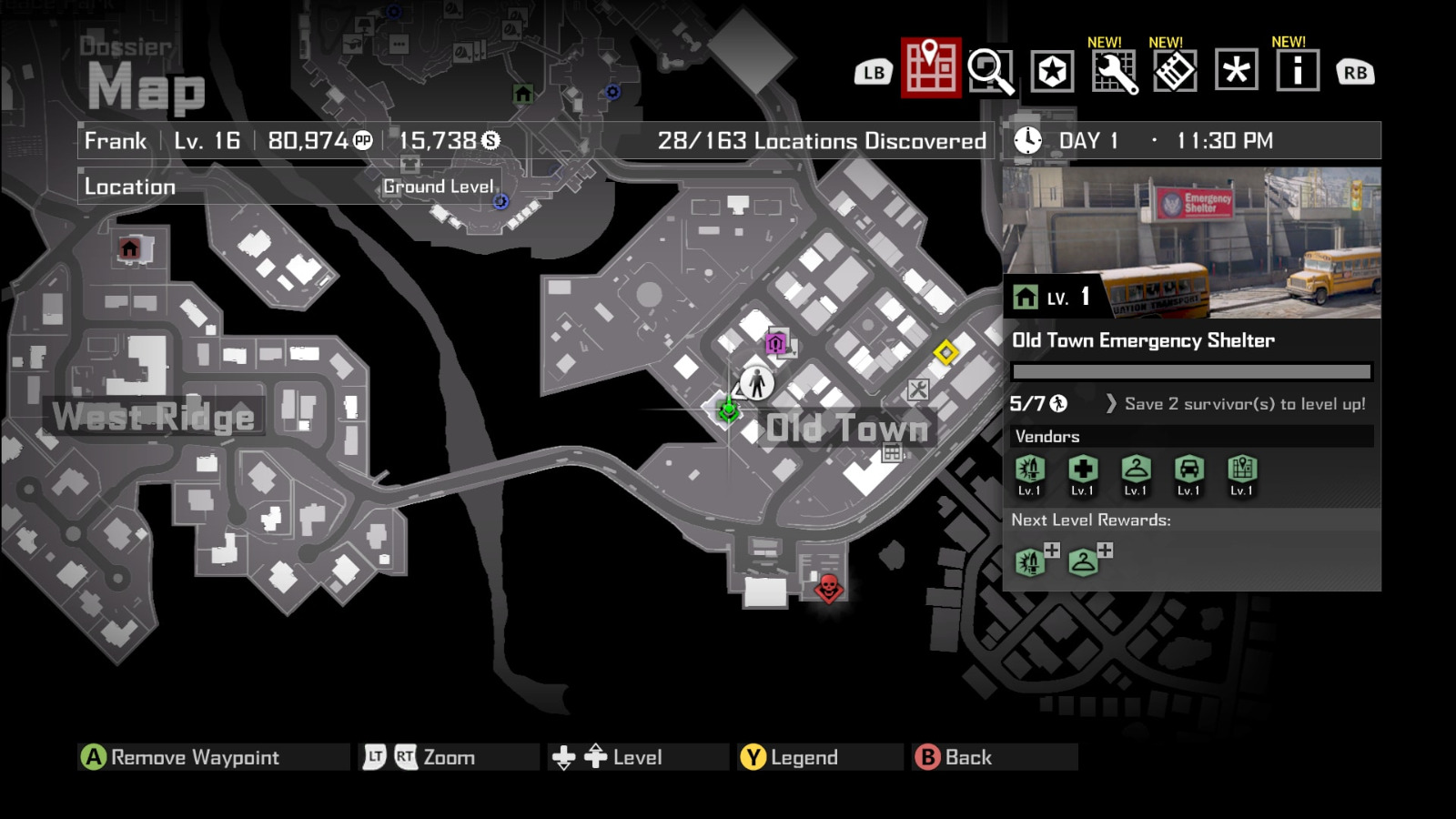Open the Map tab in the menu bar

pos(928,69)
